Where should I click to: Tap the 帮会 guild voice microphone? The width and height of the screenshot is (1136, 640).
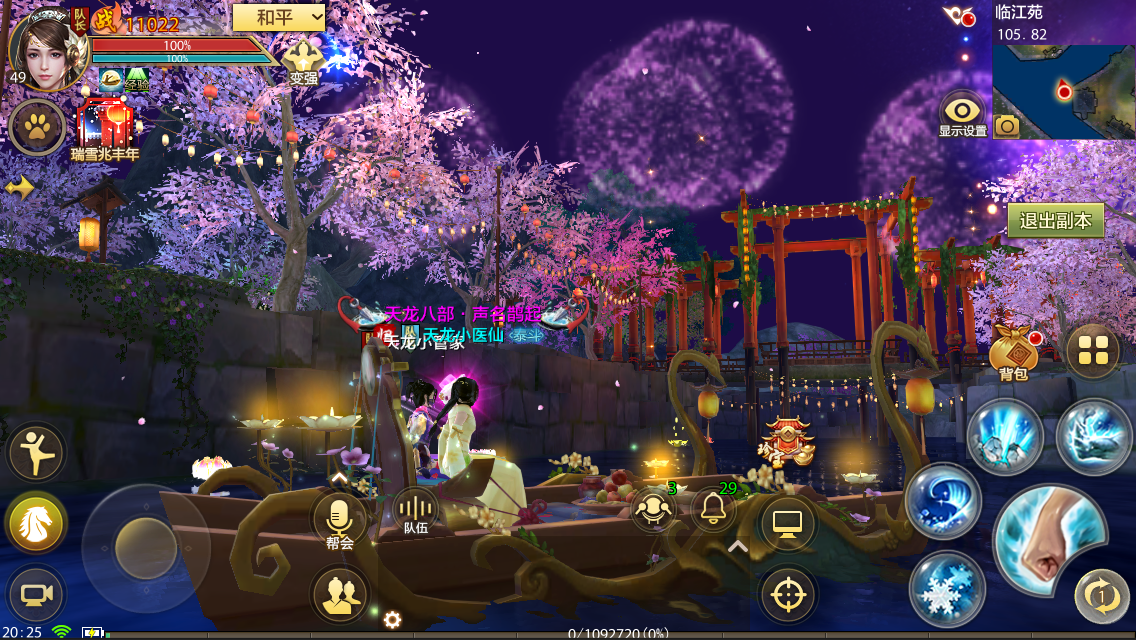pos(339,520)
